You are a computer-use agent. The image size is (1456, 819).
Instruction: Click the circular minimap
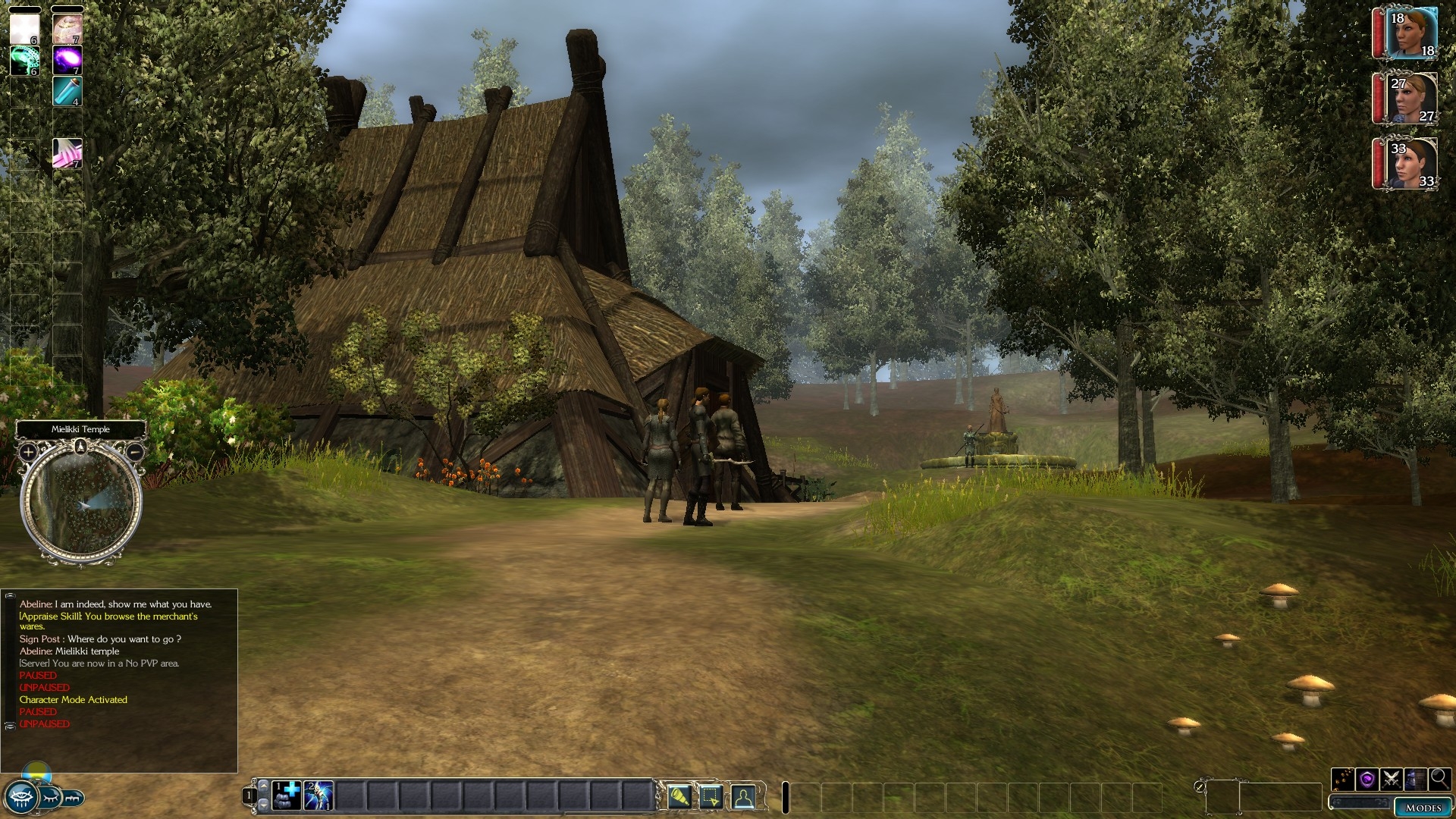[x=81, y=504]
